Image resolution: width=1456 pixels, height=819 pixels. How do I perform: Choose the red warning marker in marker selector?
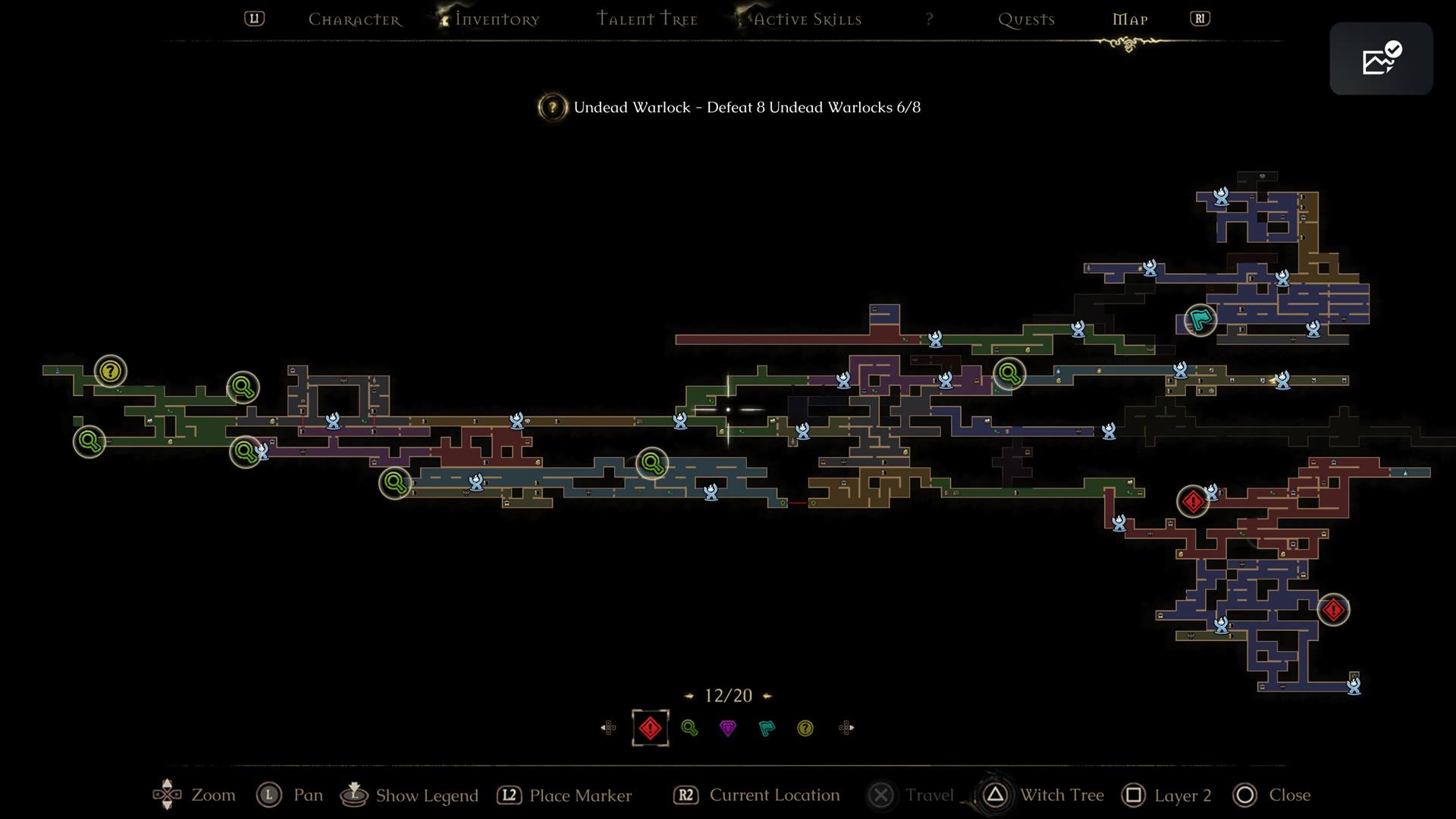[x=650, y=728]
